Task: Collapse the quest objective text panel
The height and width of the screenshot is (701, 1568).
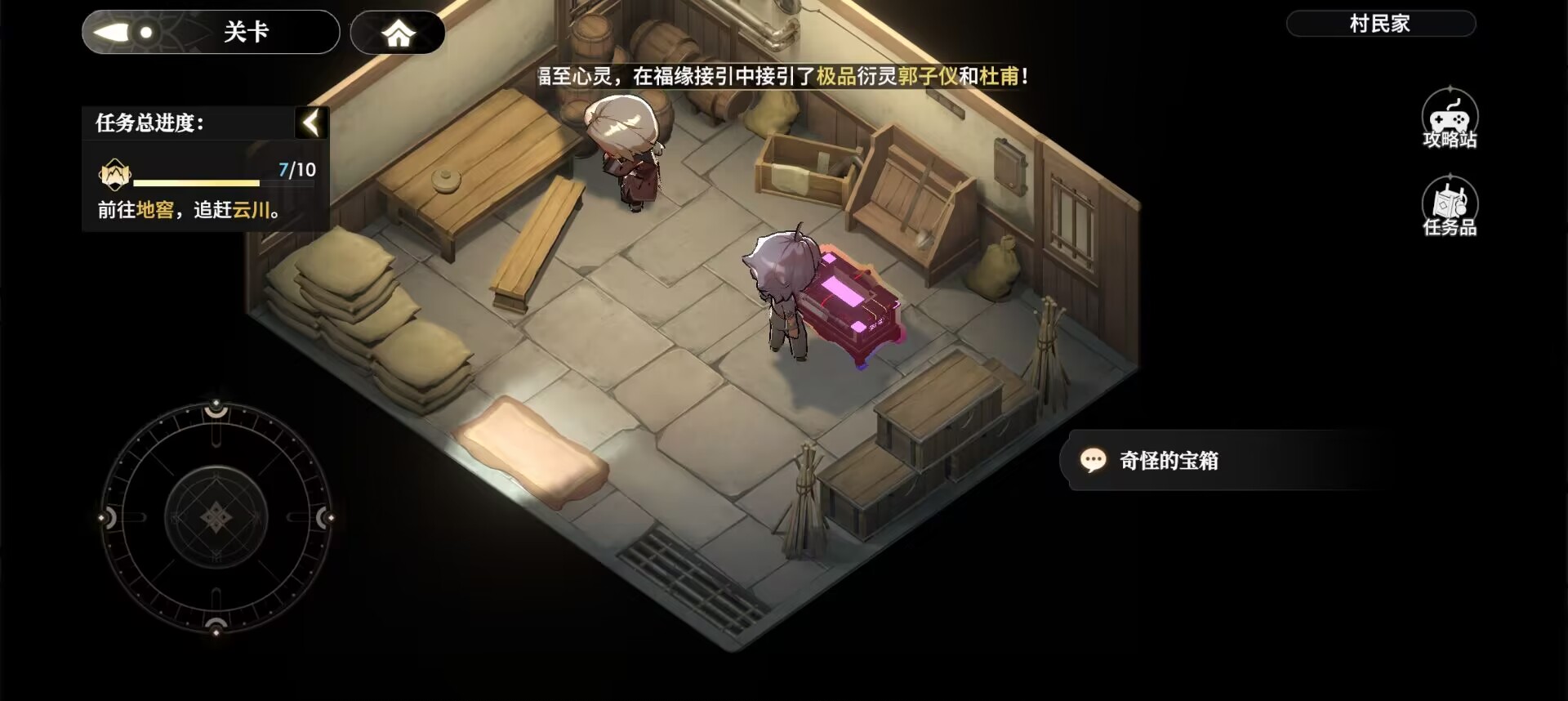Action: [x=311, y=123]
